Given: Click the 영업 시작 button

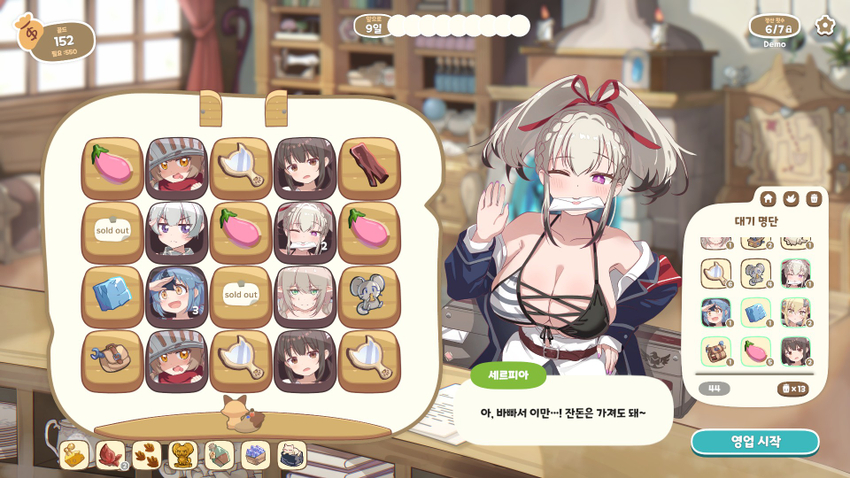Looking at the screenshot, I should (x=755, y=441).
